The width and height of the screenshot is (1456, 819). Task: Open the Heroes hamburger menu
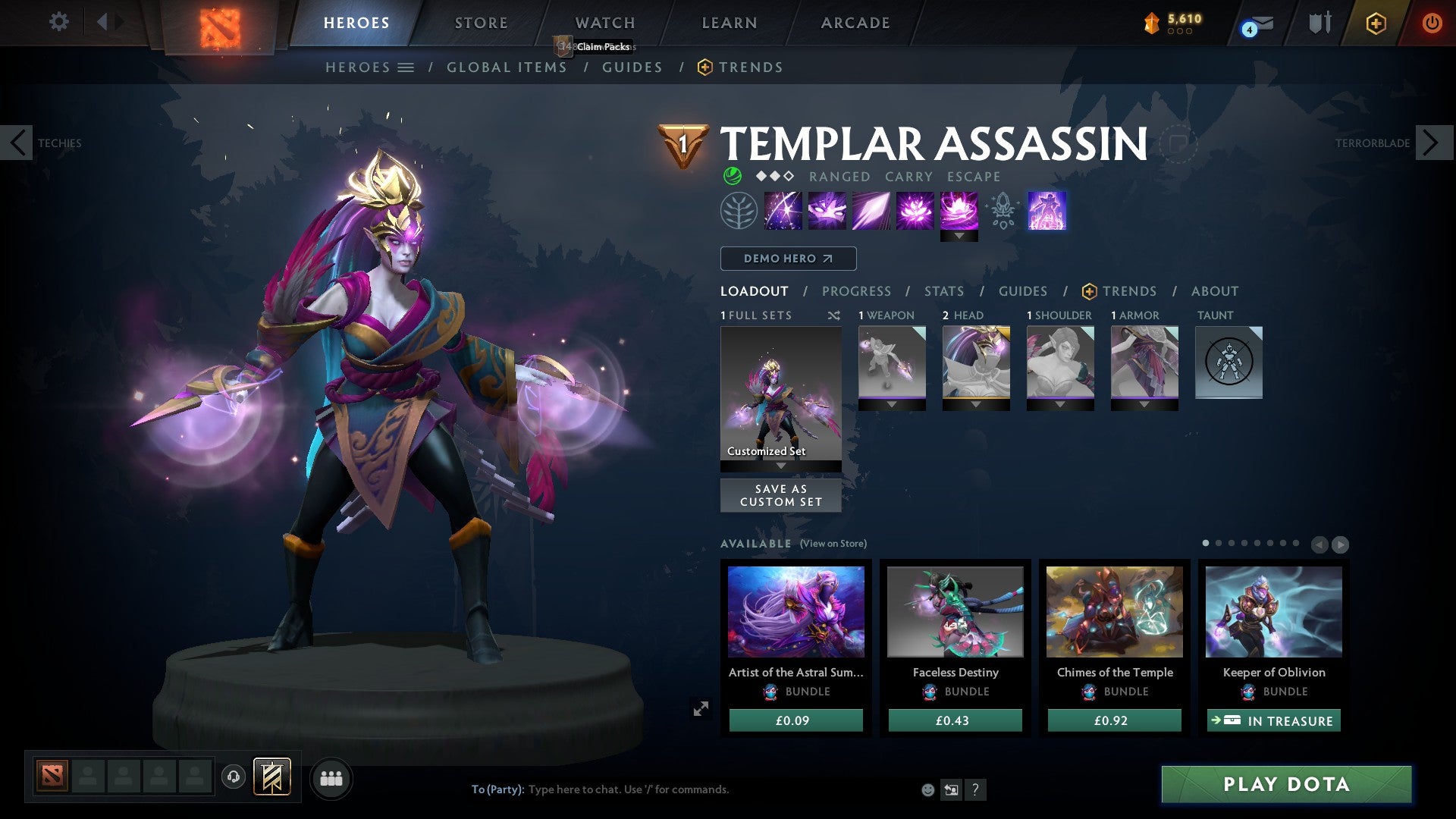point(406,67)
